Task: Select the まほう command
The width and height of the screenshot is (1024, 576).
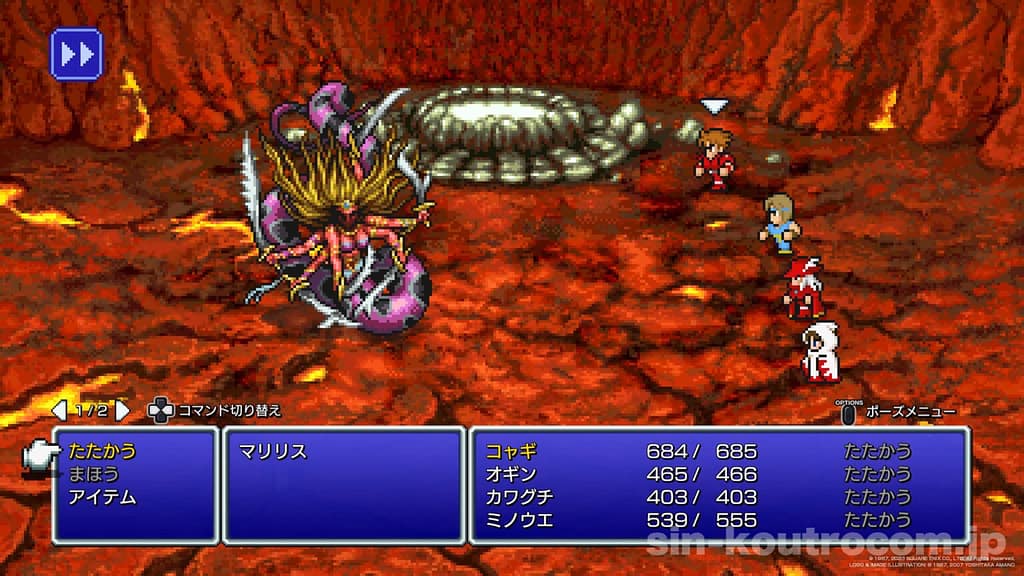Action: pyautogui.click(x=93, y=474)
